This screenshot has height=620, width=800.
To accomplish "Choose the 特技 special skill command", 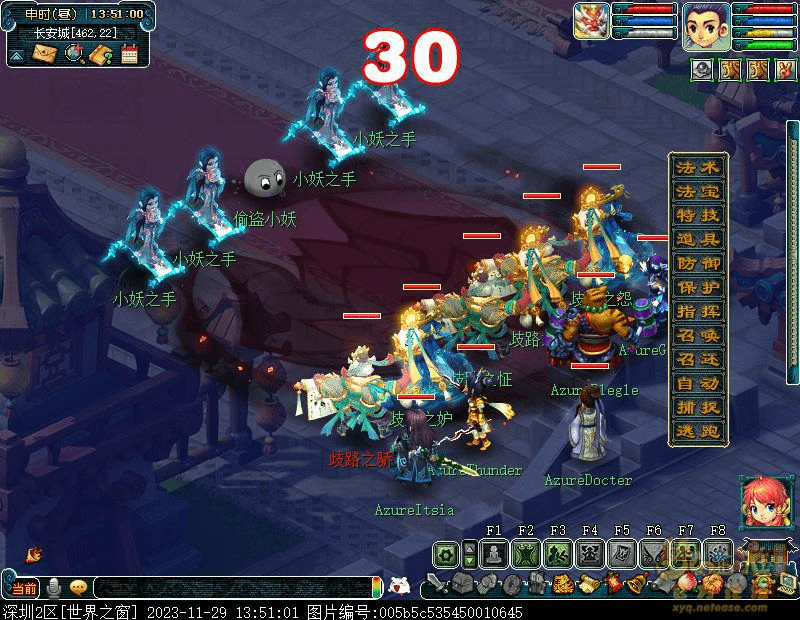I will pyautogui.click(x=698, y=216).
